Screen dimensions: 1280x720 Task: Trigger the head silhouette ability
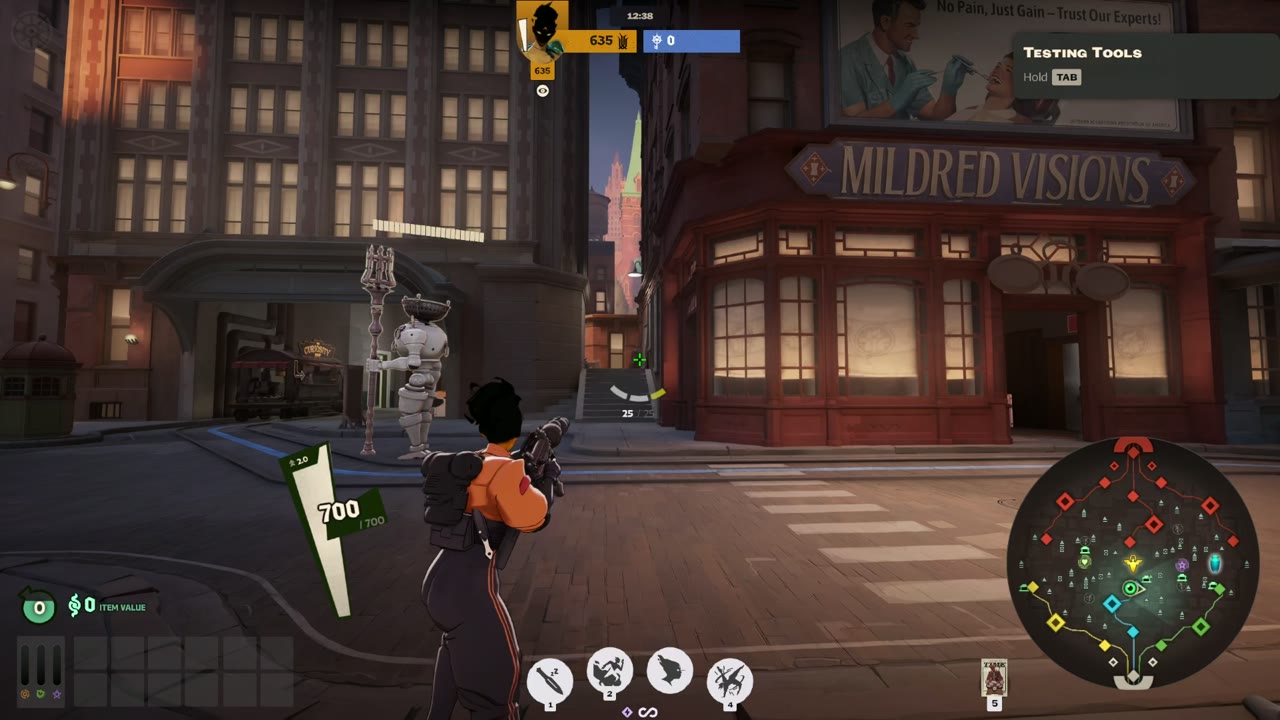[669, 670]
